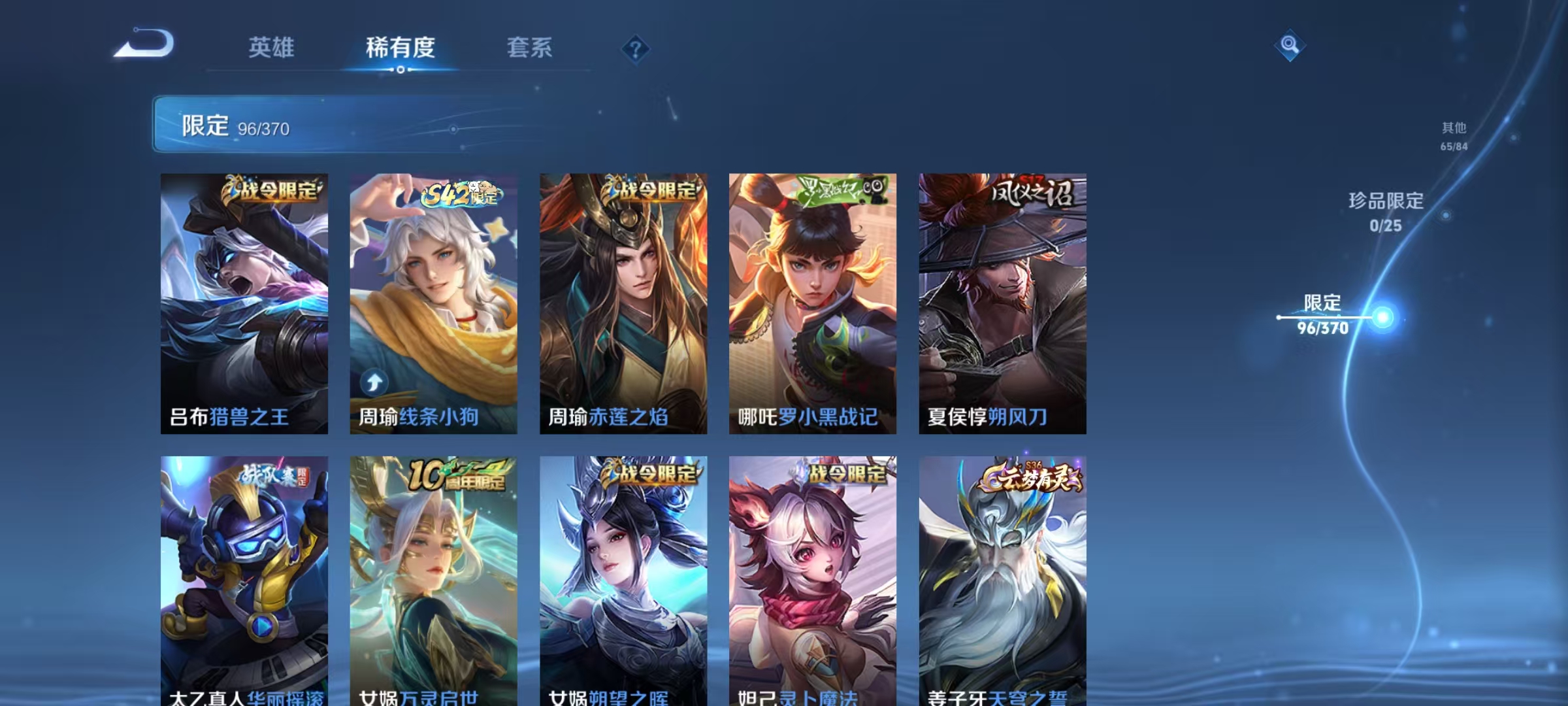Screen dimensions: 1568x706
Task: Select the 稀有度 tab
Action: pyautogui.click(x=400, y=48)
